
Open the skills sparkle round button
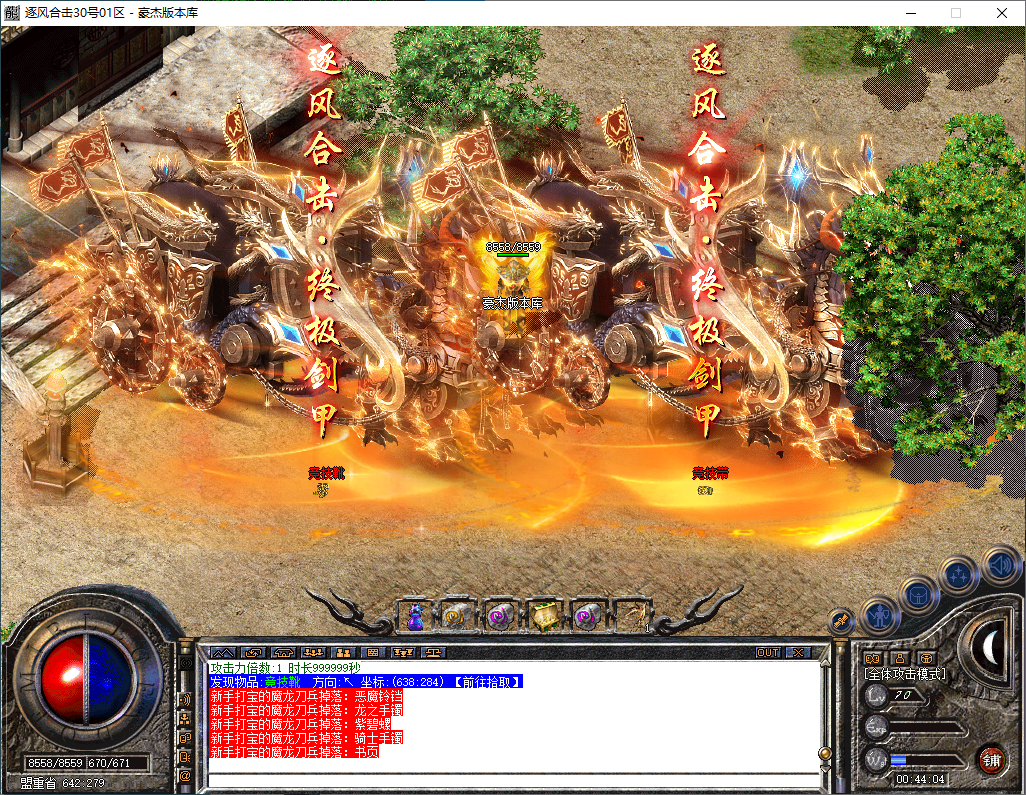(960, 576)
